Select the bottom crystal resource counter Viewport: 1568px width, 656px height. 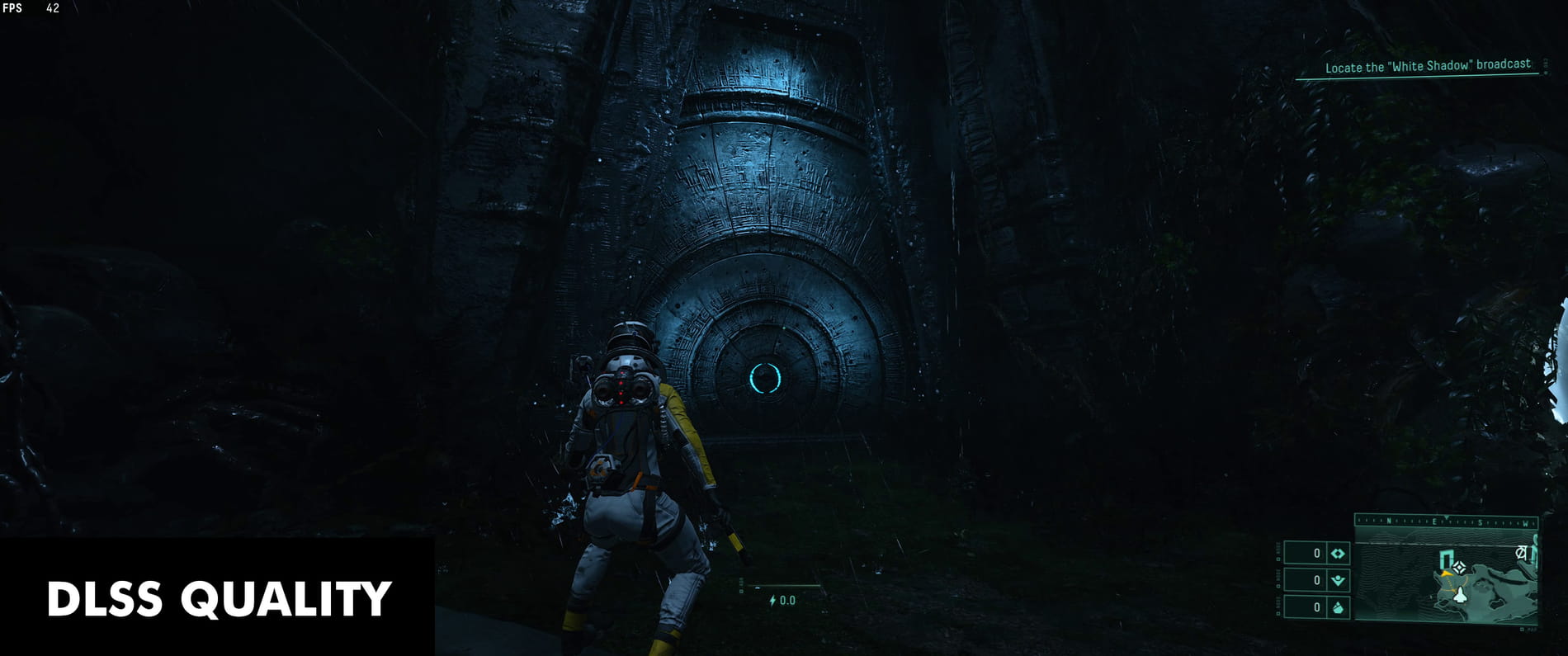[1317, 607]
